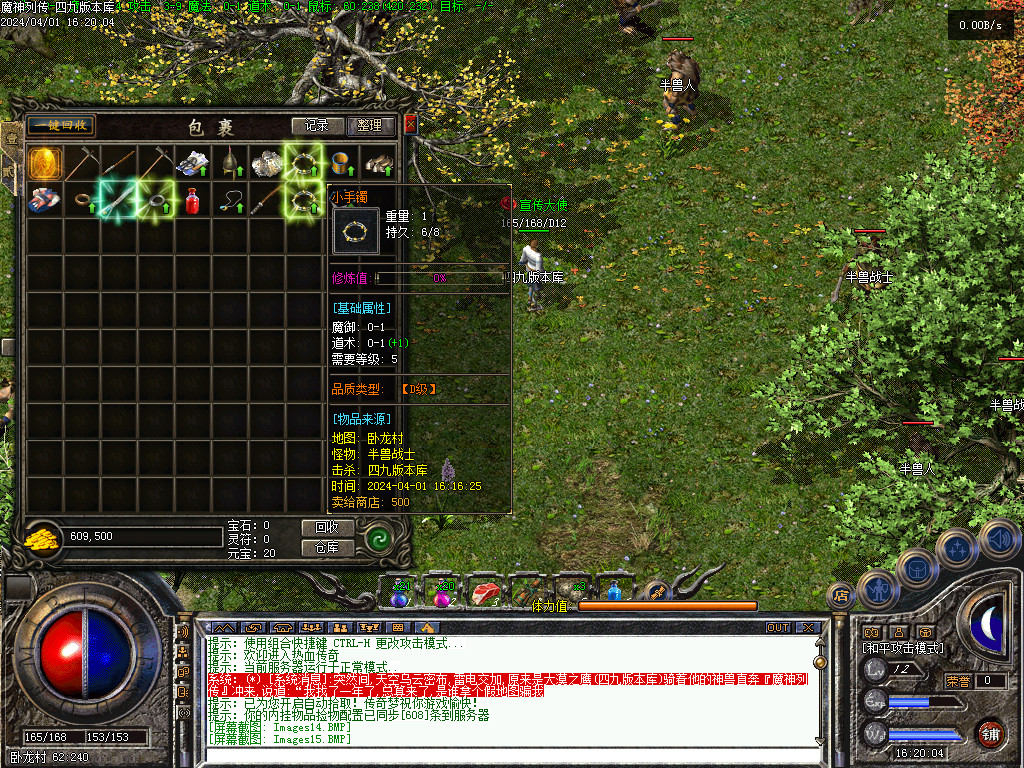The width and height of the screenshot is (1024, 768).
Task: Close the 包裹 bag window
Action: (x=410, y=125)
